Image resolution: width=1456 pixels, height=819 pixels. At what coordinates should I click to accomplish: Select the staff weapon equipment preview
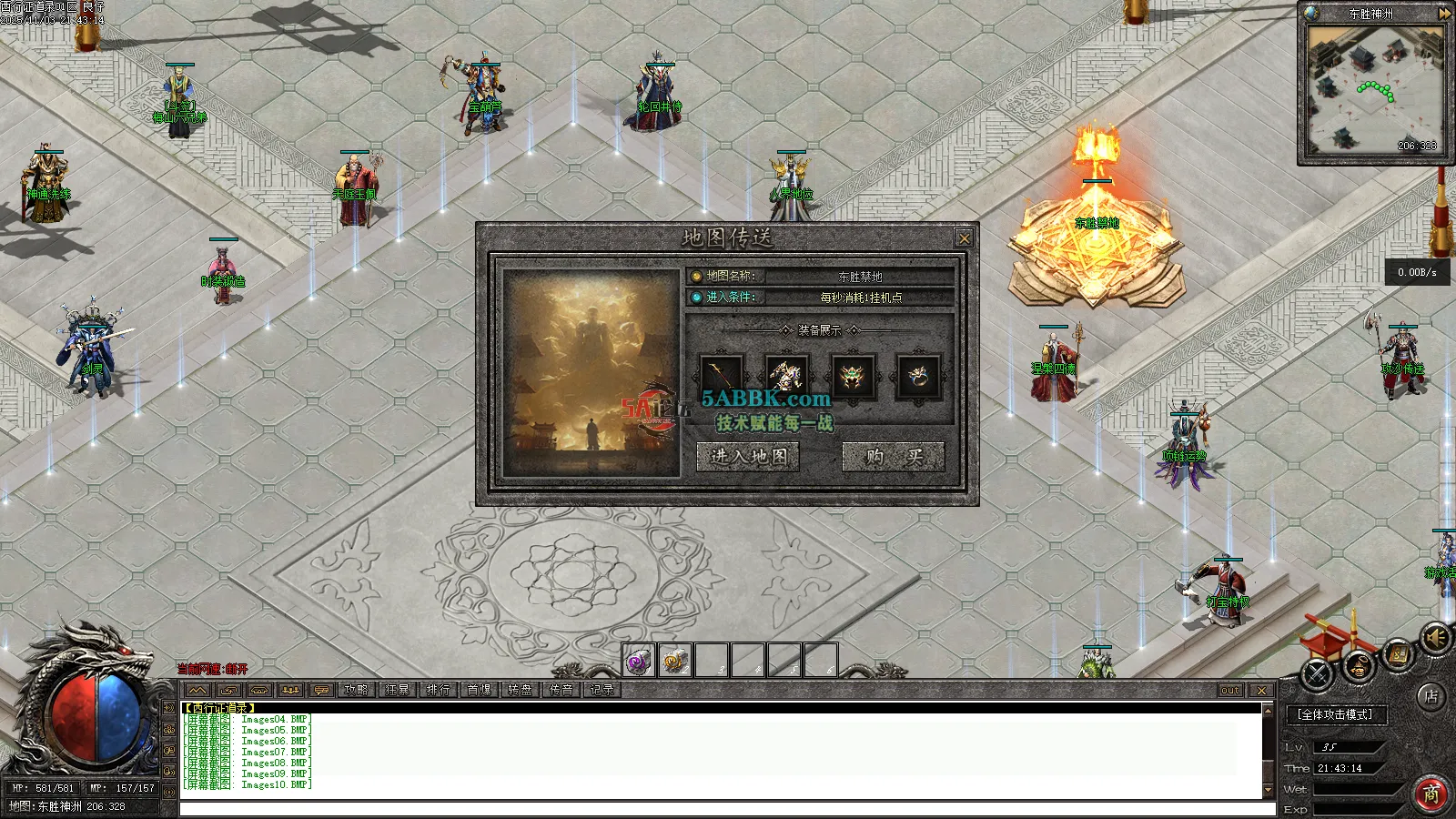click(722, 376)
